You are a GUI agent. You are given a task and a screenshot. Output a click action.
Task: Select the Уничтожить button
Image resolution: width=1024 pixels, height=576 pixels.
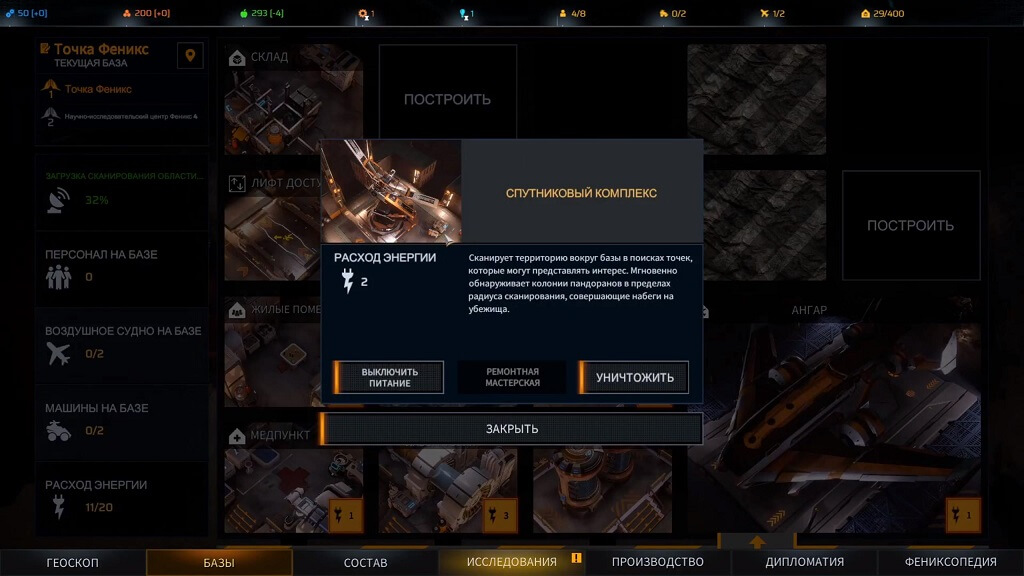click(634, 377)
